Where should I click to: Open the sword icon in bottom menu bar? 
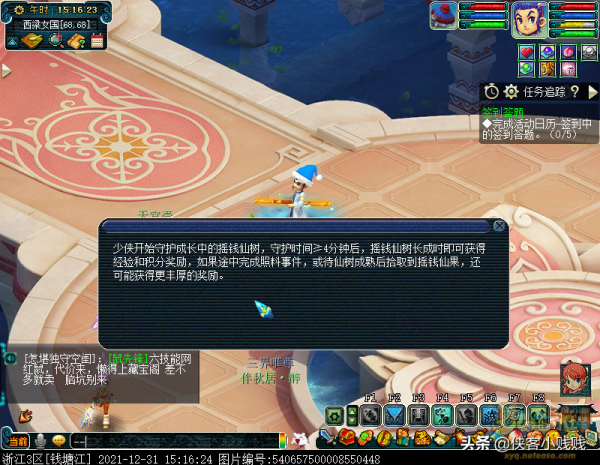pyautogui.click(x=327, y=437)
